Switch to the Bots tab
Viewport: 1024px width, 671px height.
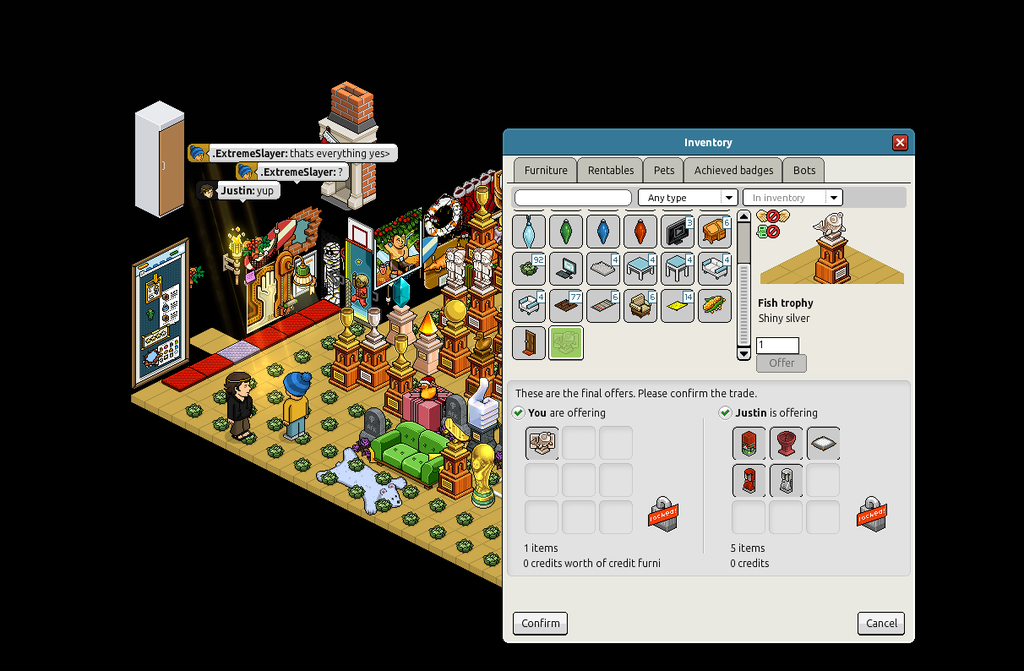coord(804,170)
